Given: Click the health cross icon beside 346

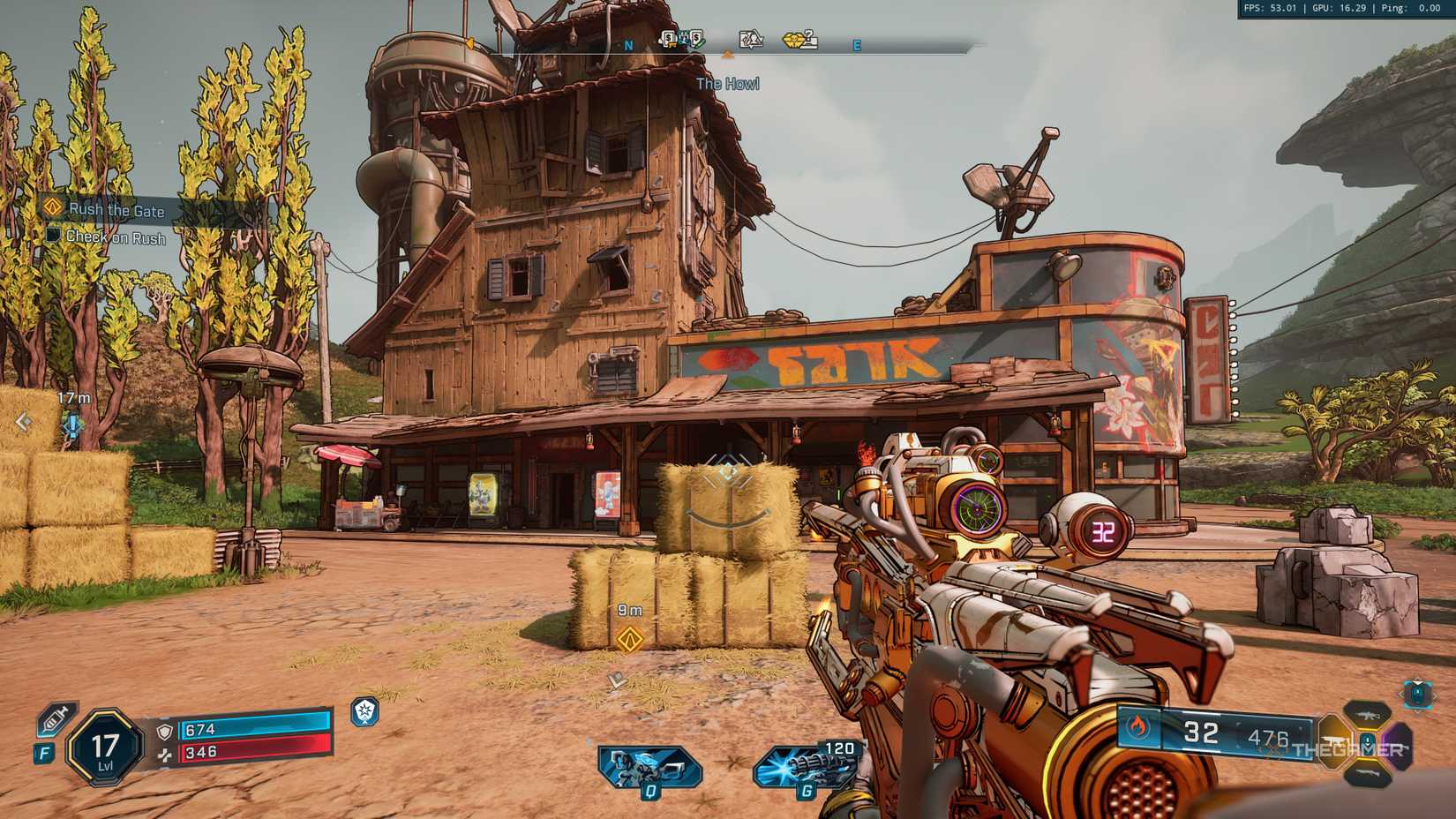Looking at the screenshot, I should (166, 755).
